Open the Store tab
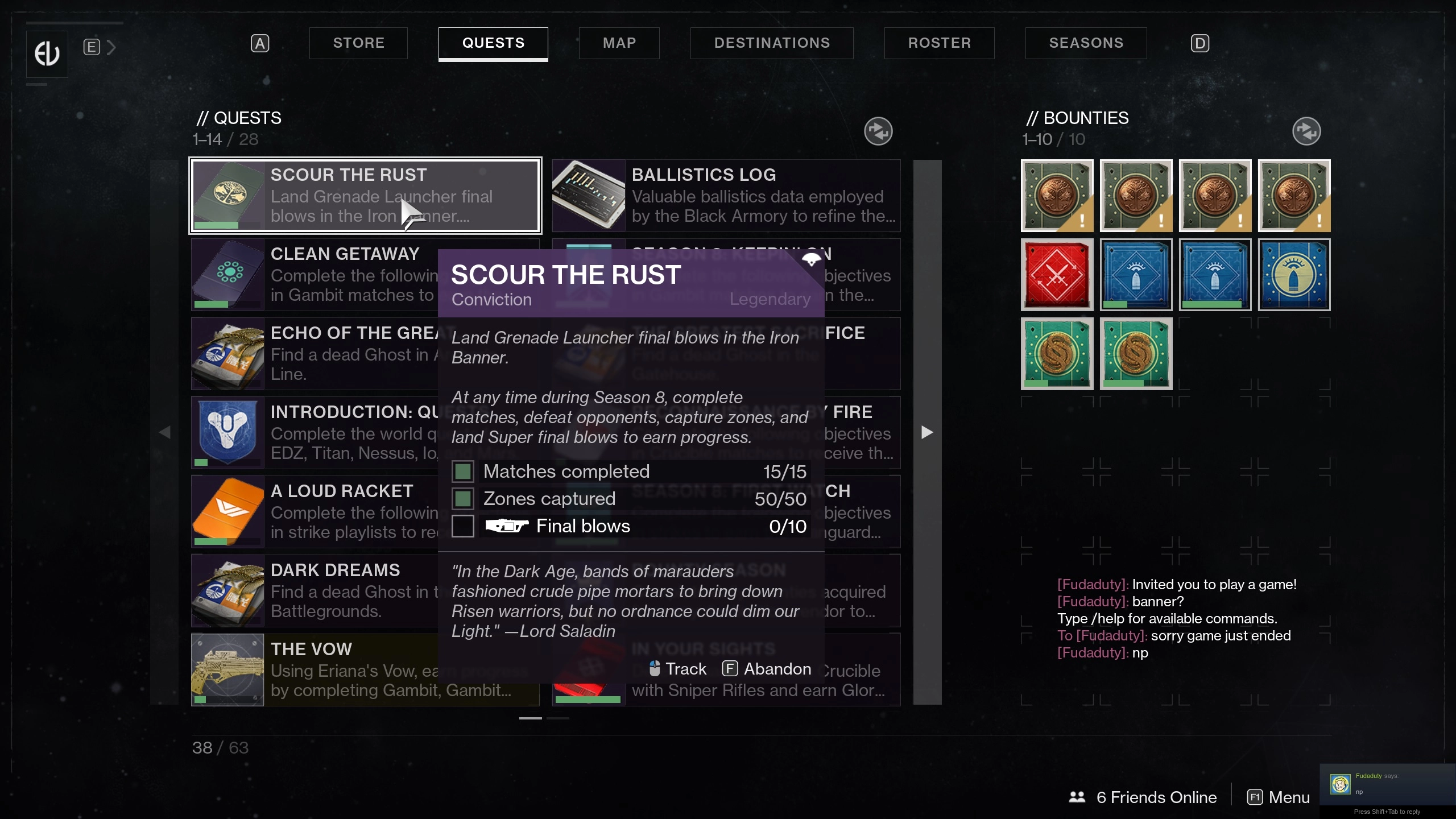The width and height of the screenshot is (1456, 819). point(358,43)
